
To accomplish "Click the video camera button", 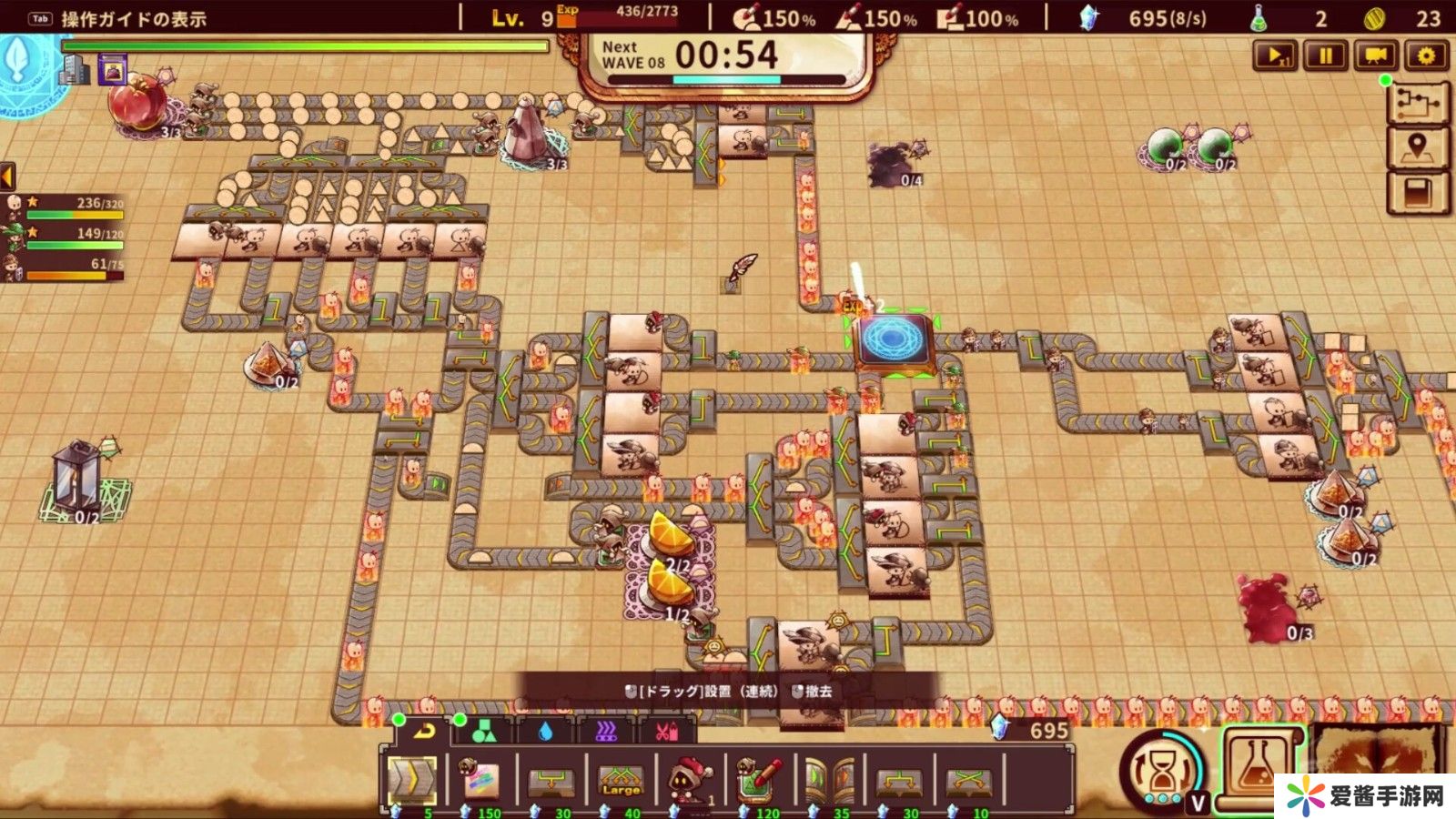I will click(x=1376, y=56).
